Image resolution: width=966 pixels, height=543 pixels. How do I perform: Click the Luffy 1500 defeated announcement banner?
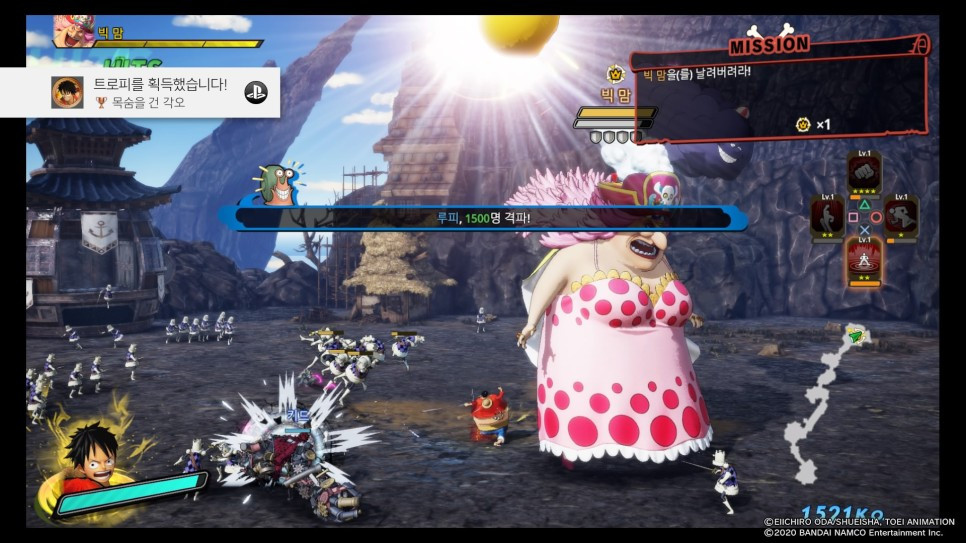tap(483, 218)
